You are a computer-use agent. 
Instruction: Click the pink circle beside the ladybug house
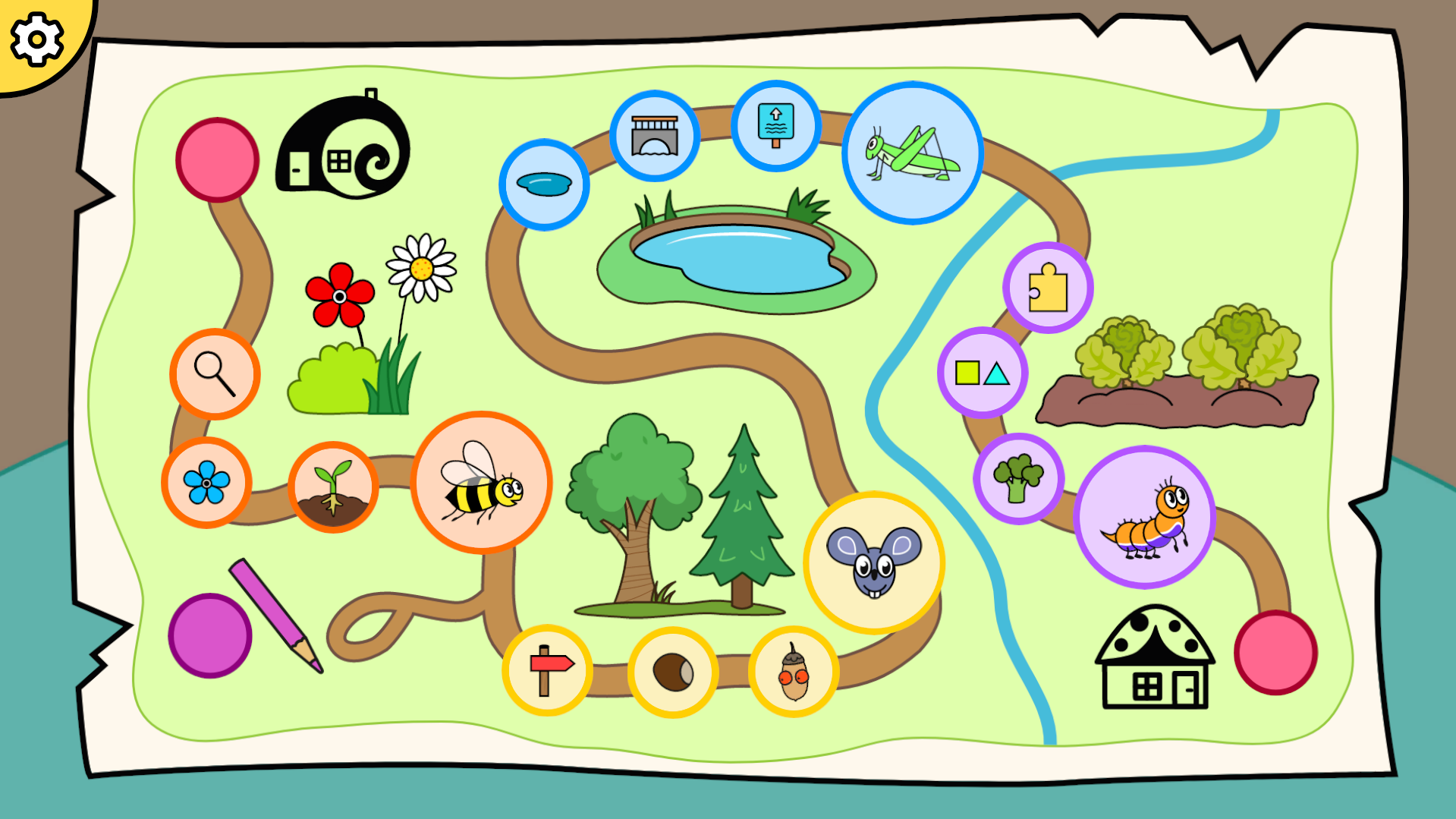[1275, 652]
